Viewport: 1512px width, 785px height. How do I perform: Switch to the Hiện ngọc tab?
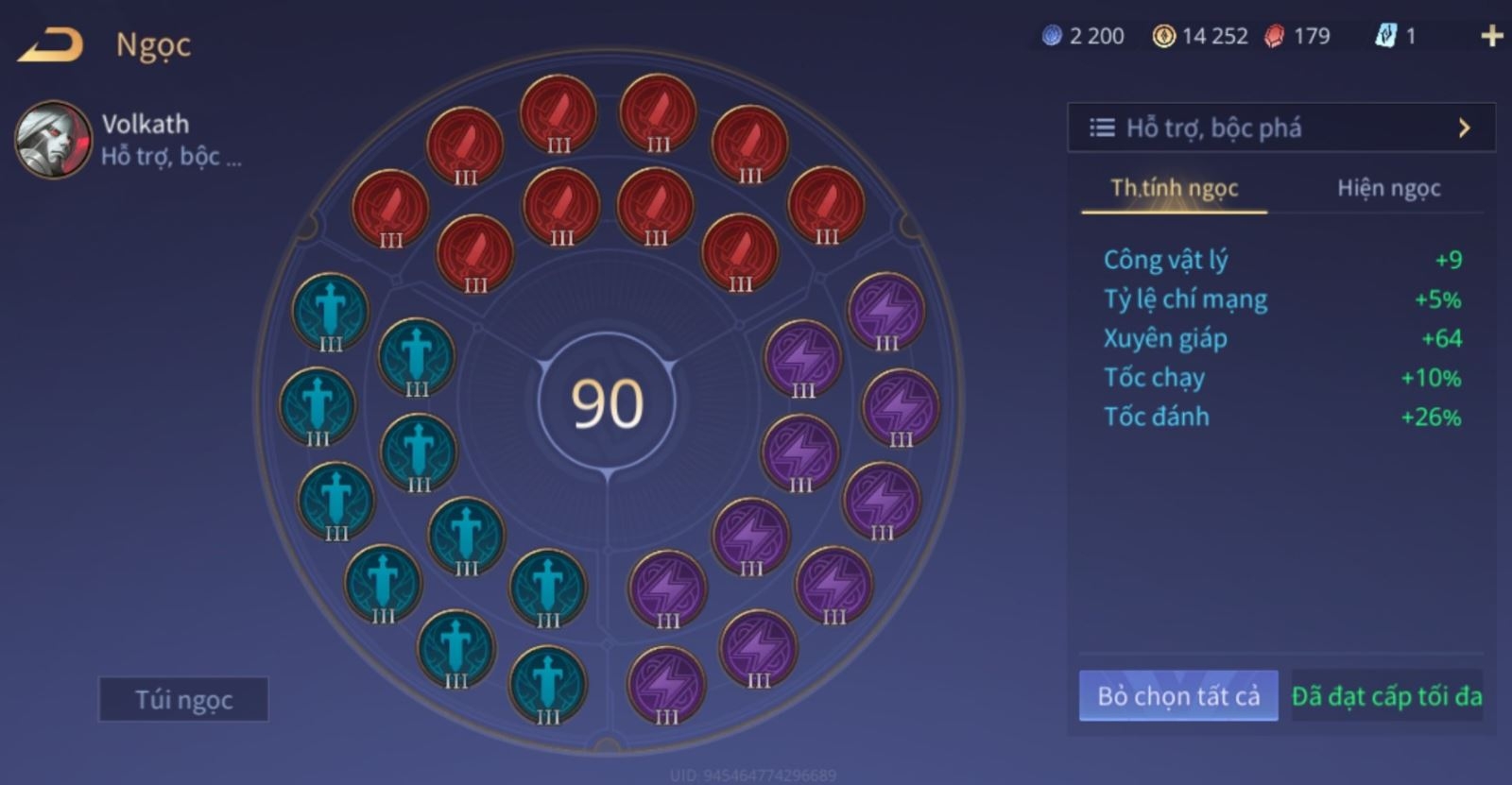click(x=1388, y=188)
